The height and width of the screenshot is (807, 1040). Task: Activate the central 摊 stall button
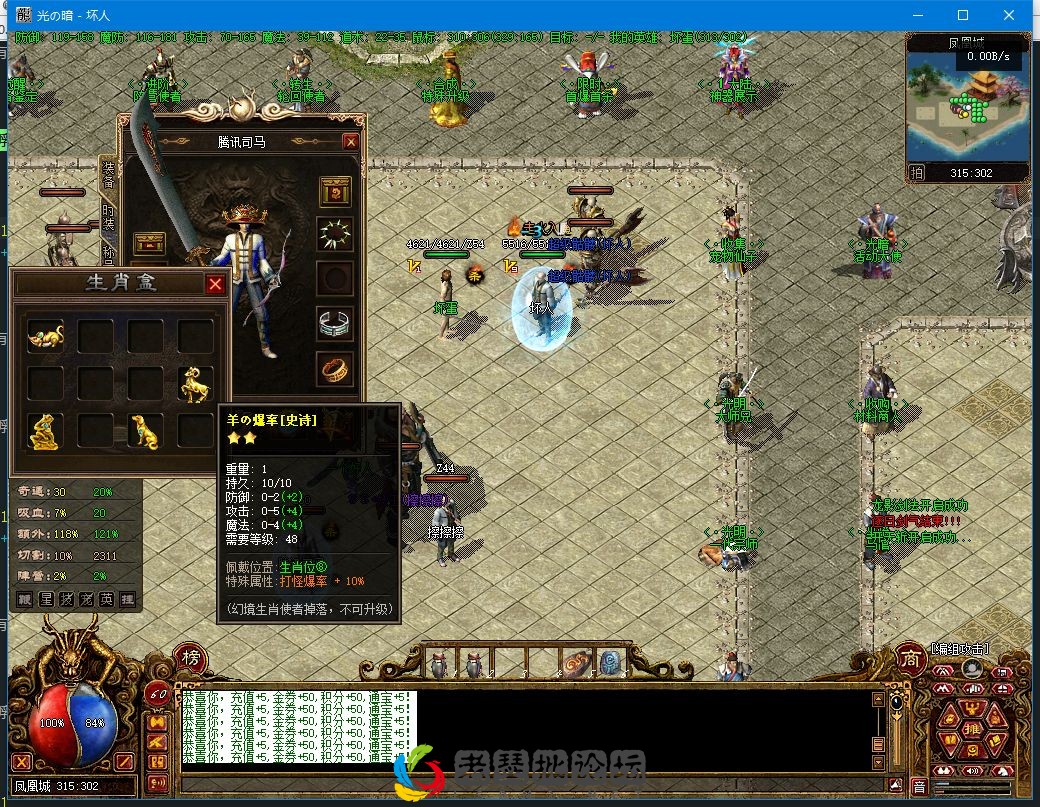tap(972, 732)
